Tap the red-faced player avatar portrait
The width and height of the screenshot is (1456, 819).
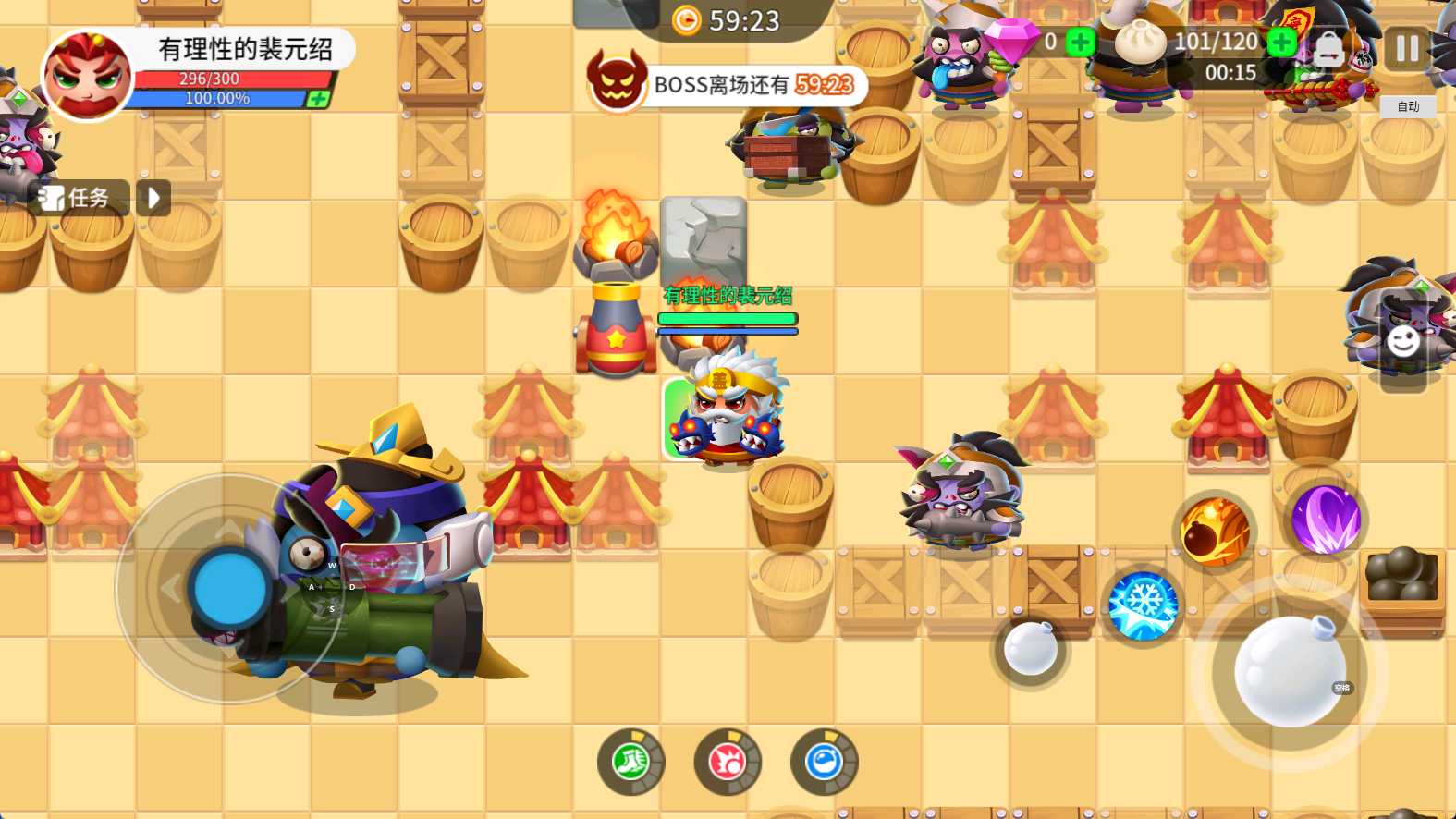87,76
